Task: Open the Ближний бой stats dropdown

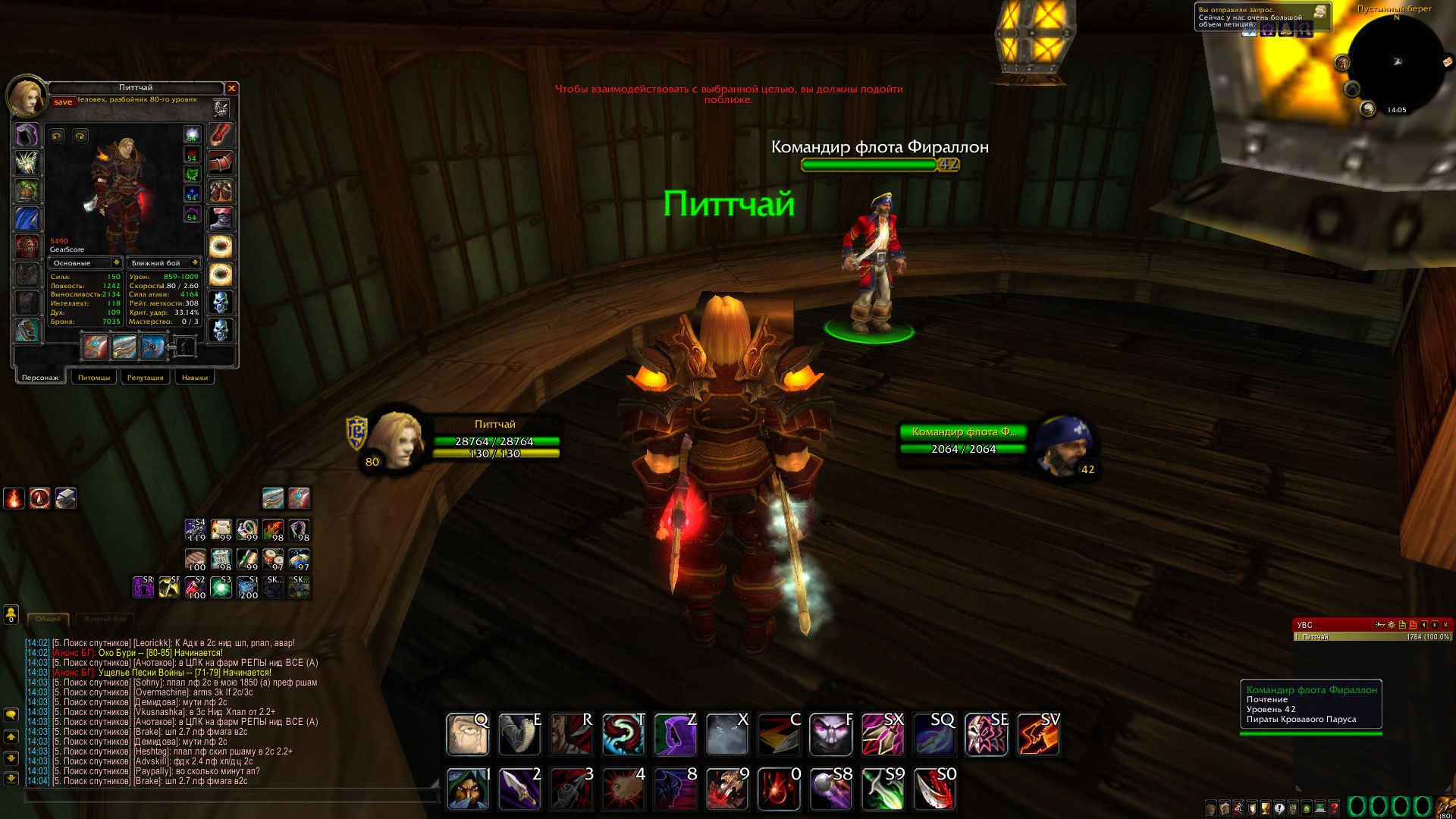Action: click(195, 263)
